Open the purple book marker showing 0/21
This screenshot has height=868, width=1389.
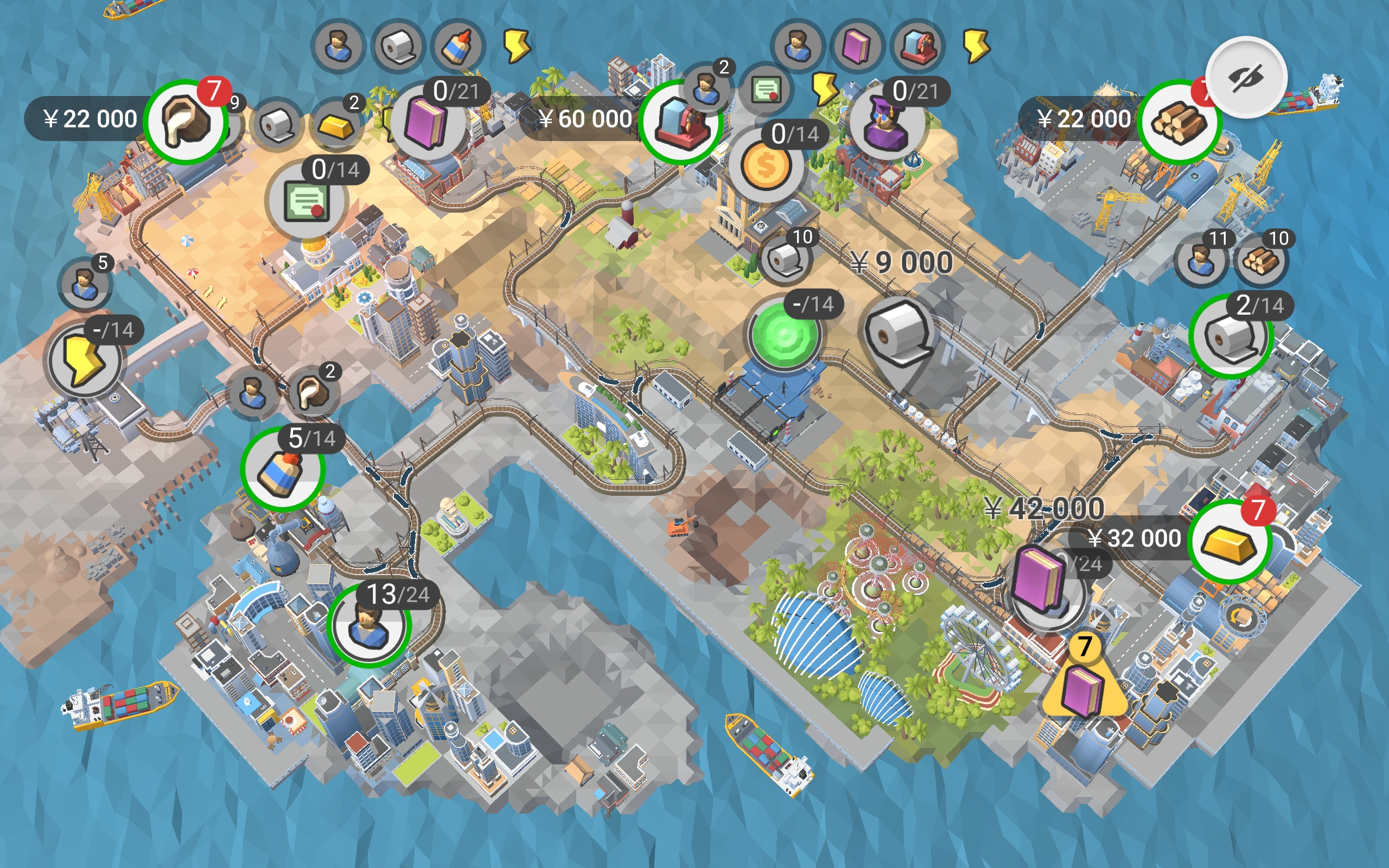(427, 121)
